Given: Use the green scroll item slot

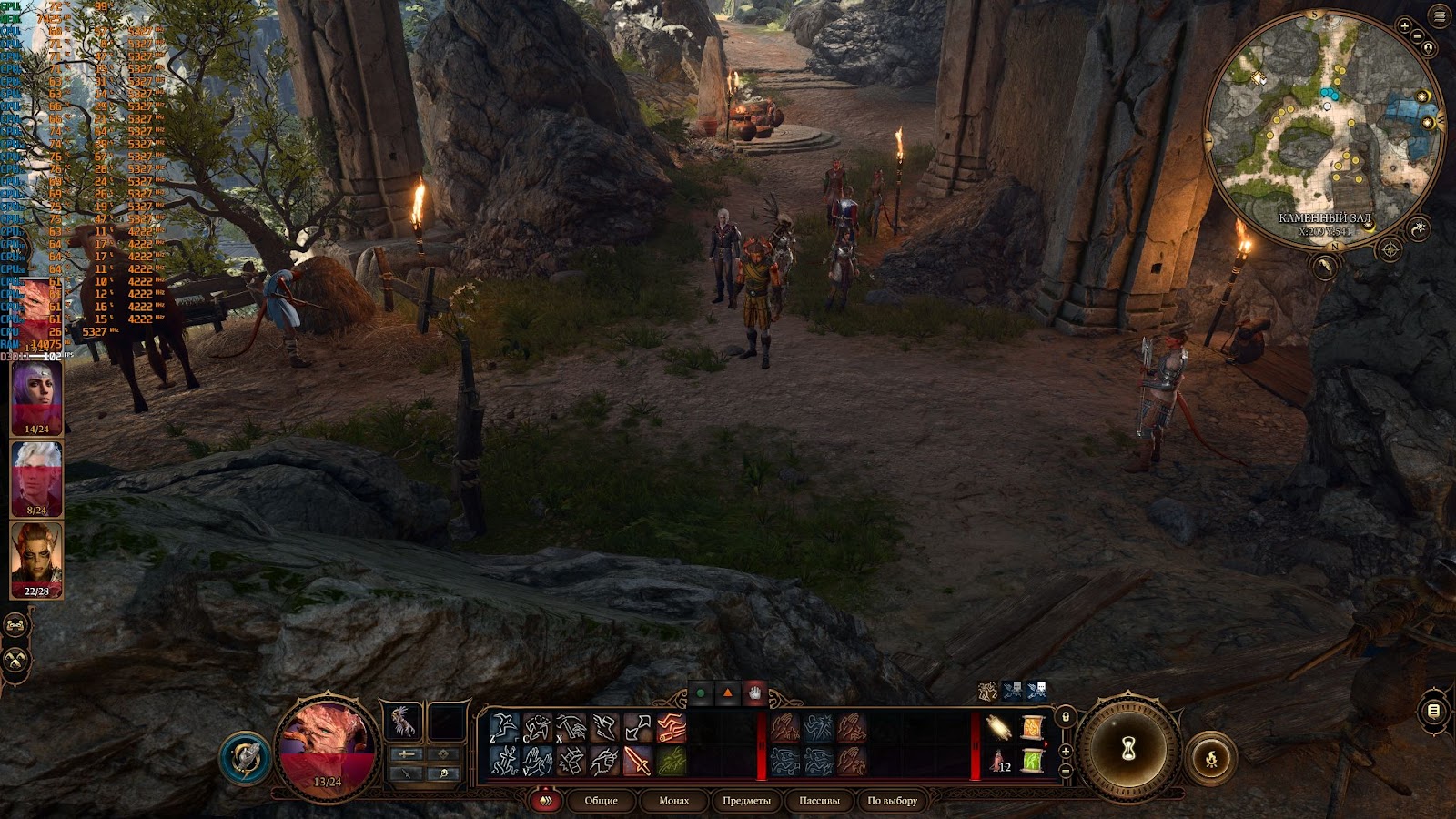Looking at the screenshot, I should click(x=1032, y=761).
